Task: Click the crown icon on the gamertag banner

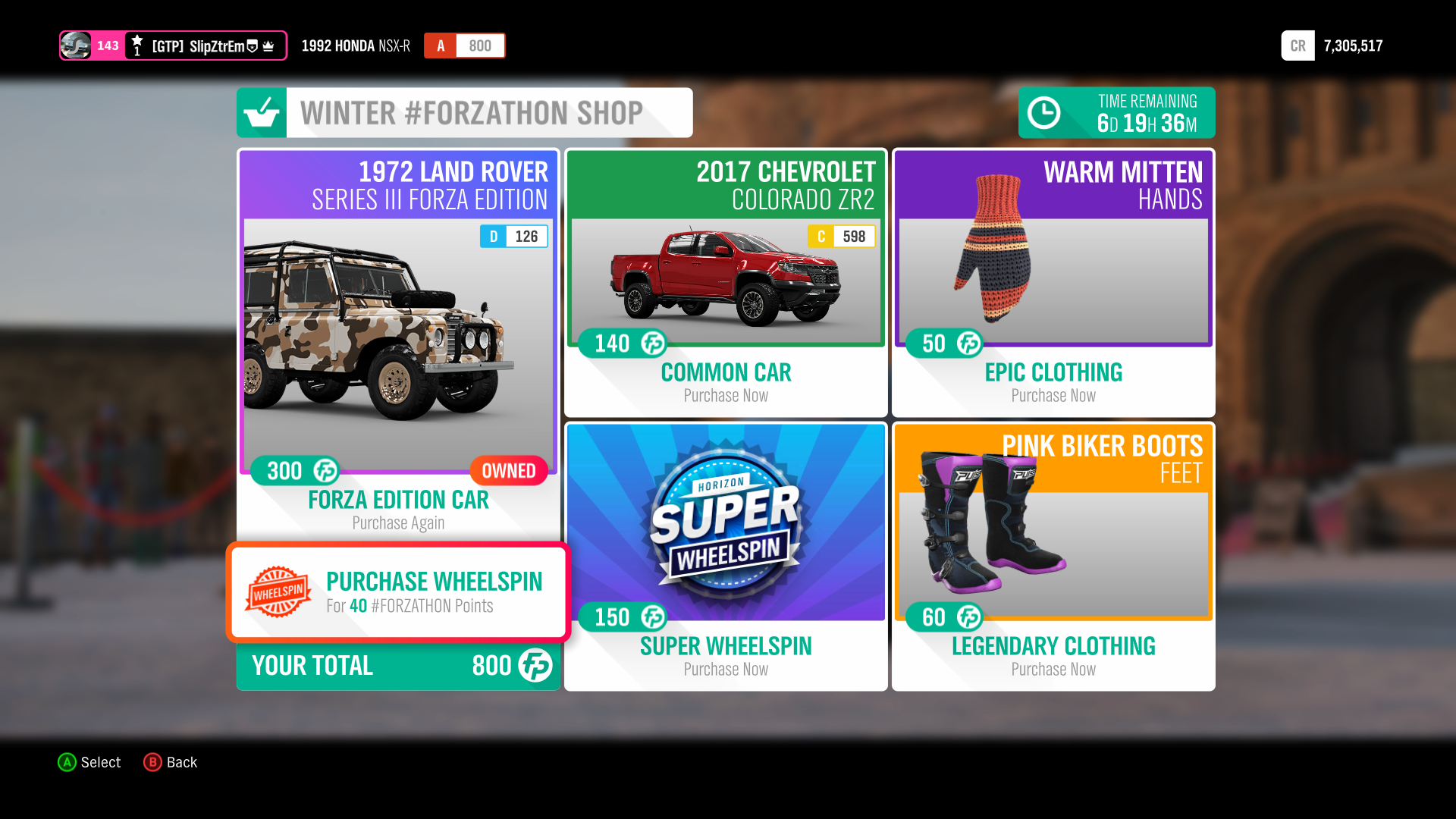Action: coord(269,45)
